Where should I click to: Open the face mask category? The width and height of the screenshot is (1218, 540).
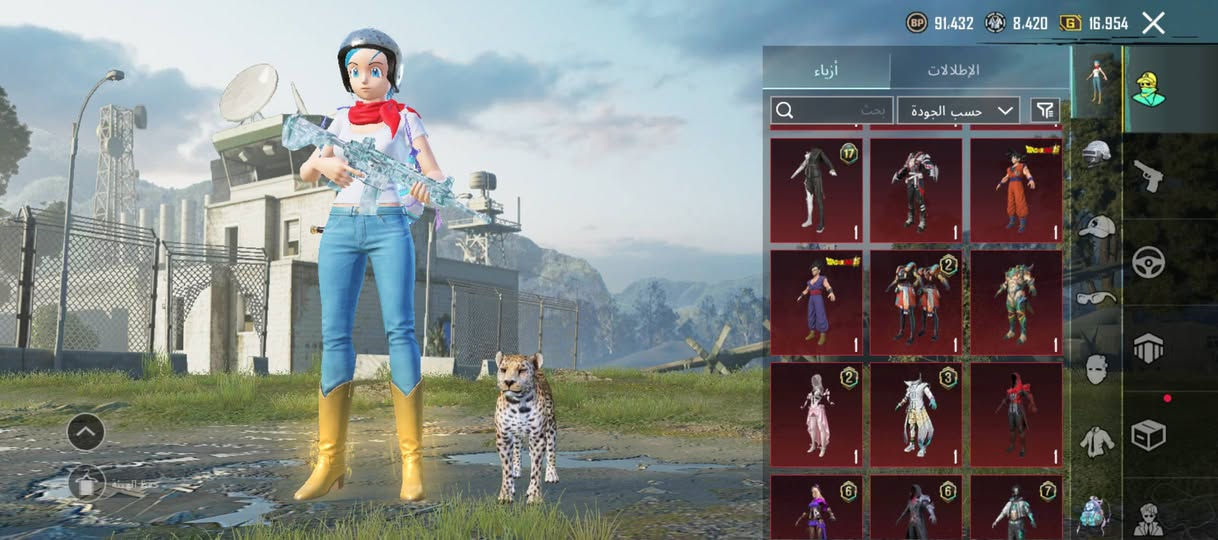pos(1096,369)
